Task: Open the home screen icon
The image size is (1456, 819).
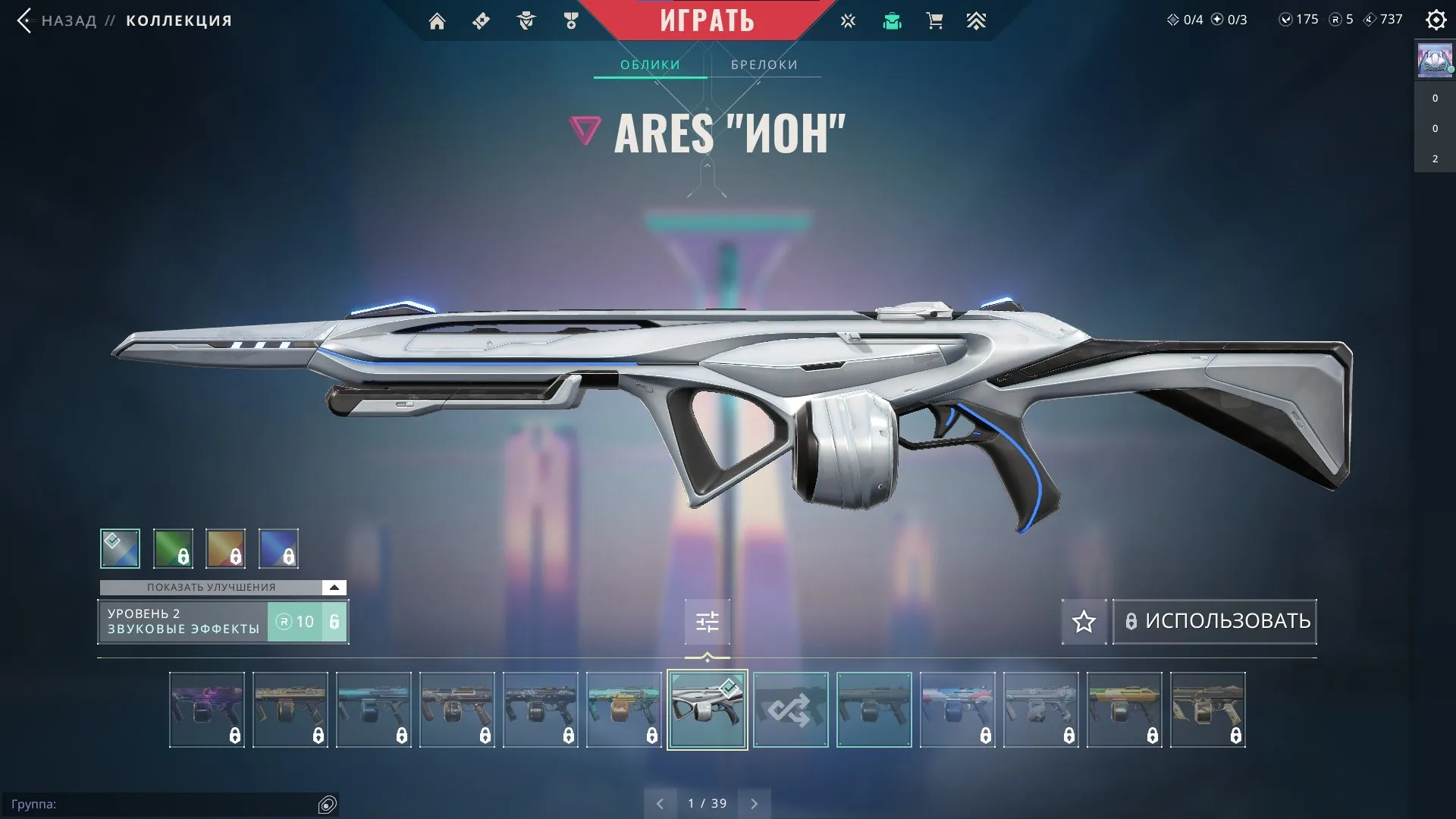Action: pyautogui.click(x=437, y=20)
